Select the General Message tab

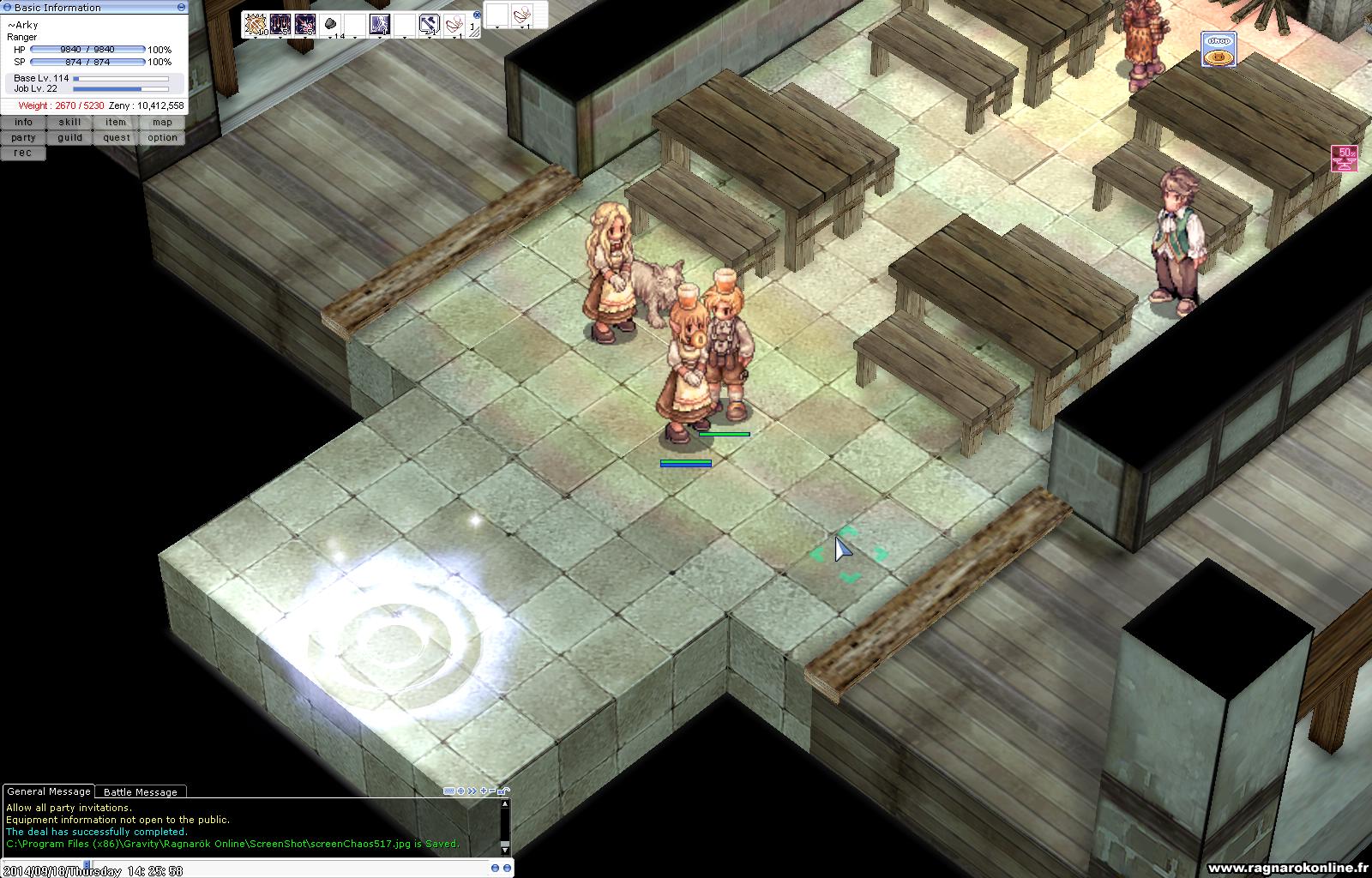[48, 791]
